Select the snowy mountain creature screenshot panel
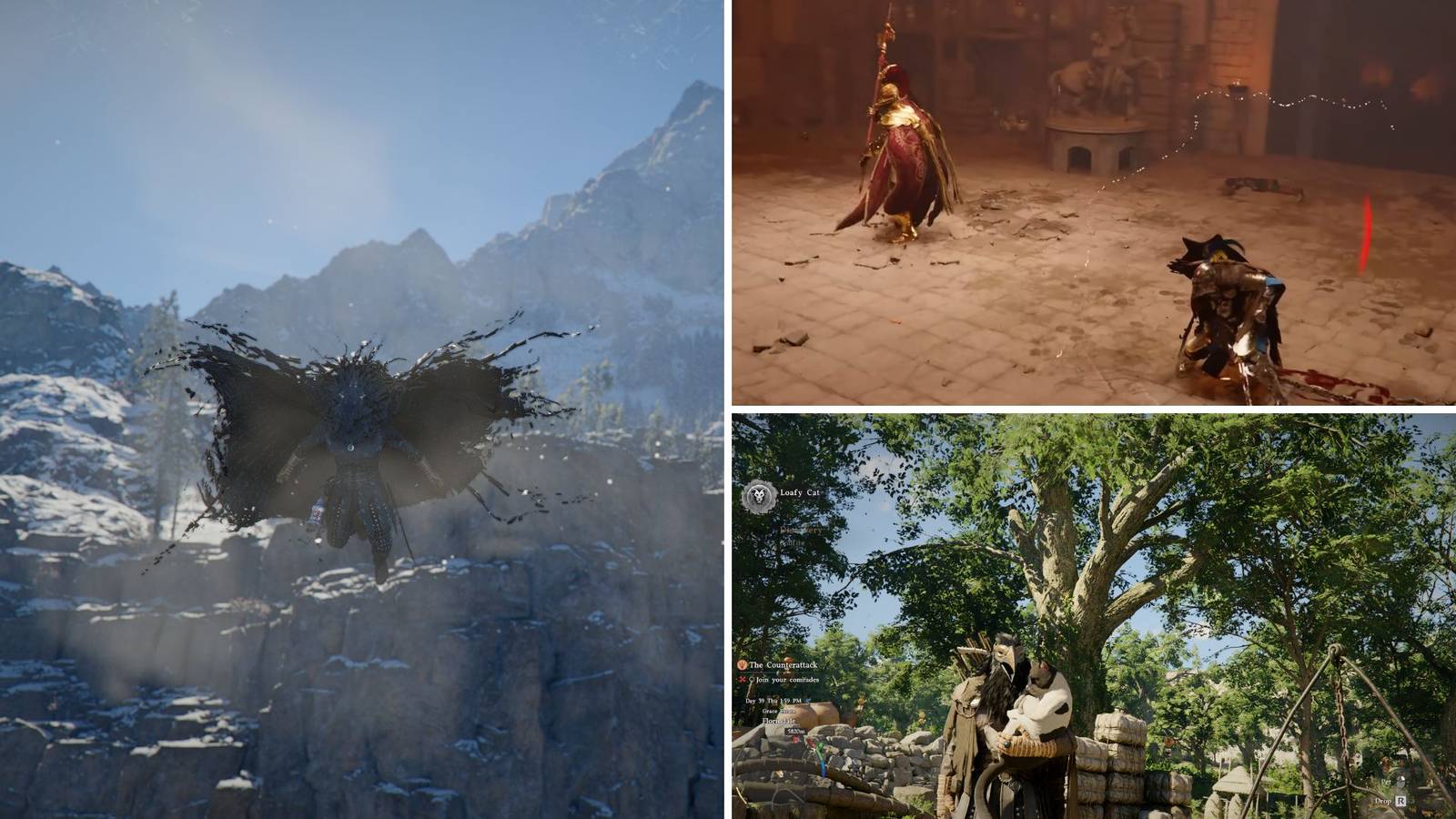 (x=364, y=409)
